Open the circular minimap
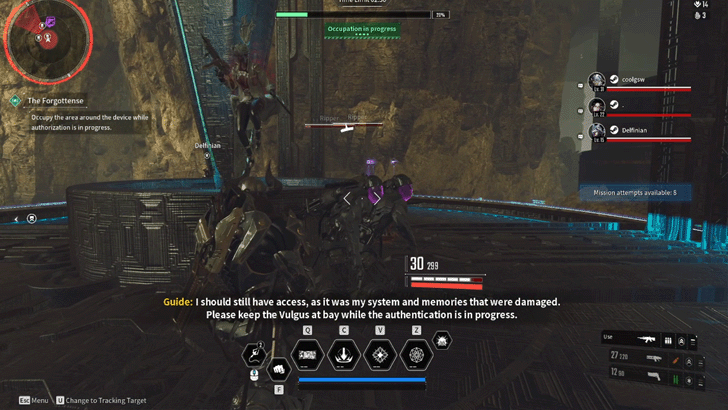The height and width of the screenshot is (410, 728). click(47, 38)
